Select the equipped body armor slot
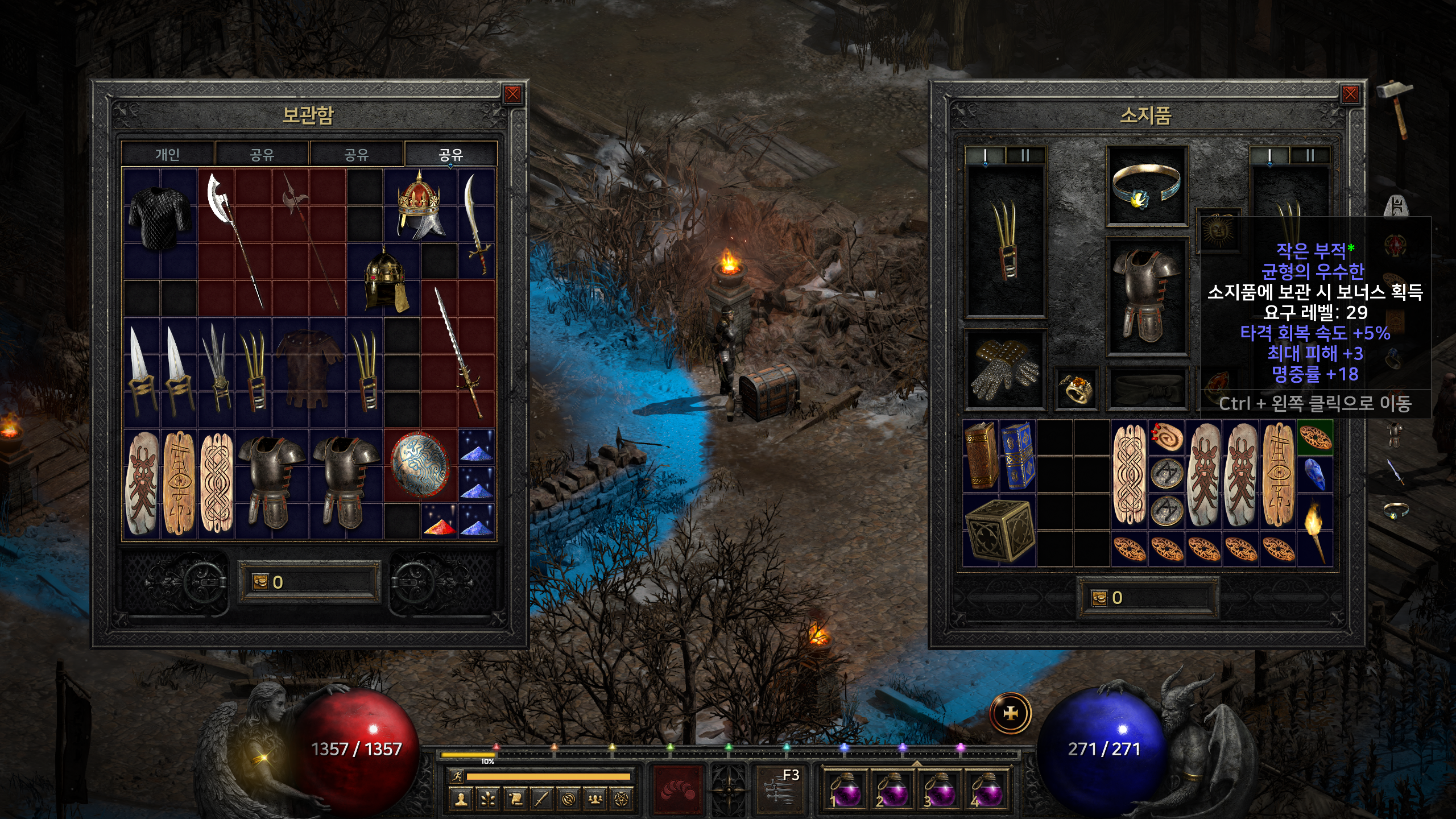Image resolution: width=1456 pixels, height=819 pixels. coord(1146,297)
